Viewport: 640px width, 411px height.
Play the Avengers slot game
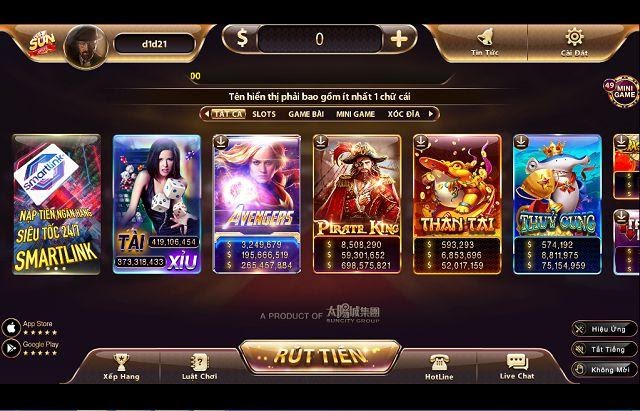click(x=257, y=204)
